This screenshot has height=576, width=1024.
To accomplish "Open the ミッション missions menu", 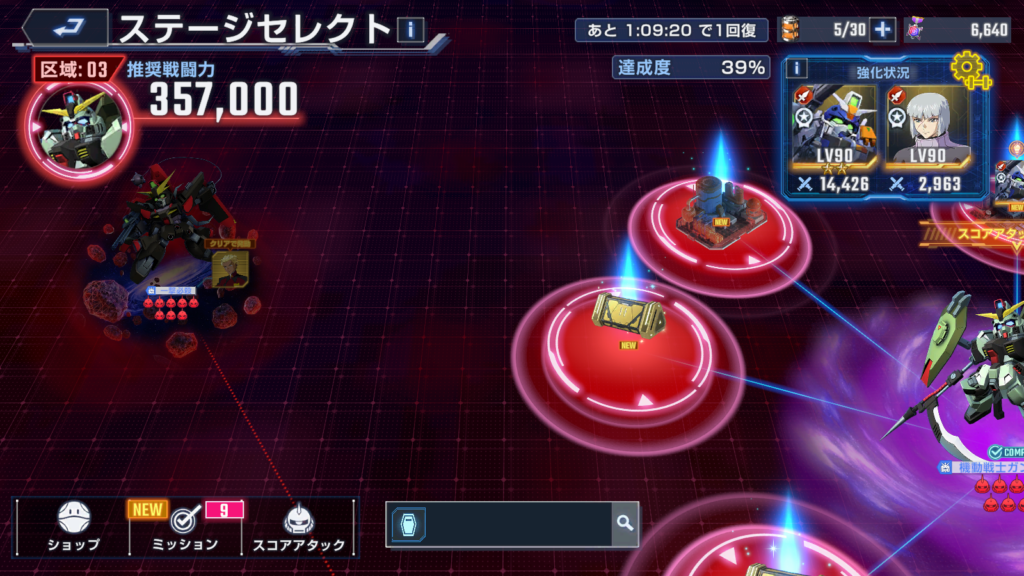I will pos(183,527).
